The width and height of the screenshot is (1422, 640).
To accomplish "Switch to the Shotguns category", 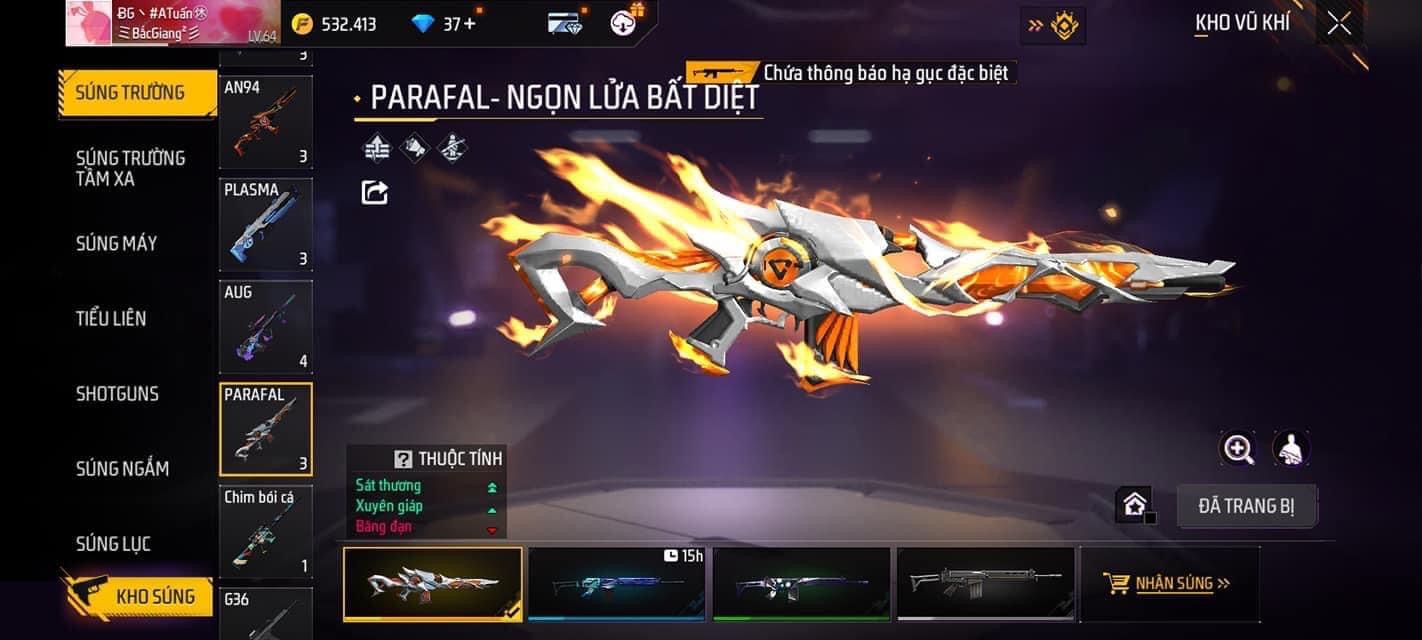I will [117, 393].
